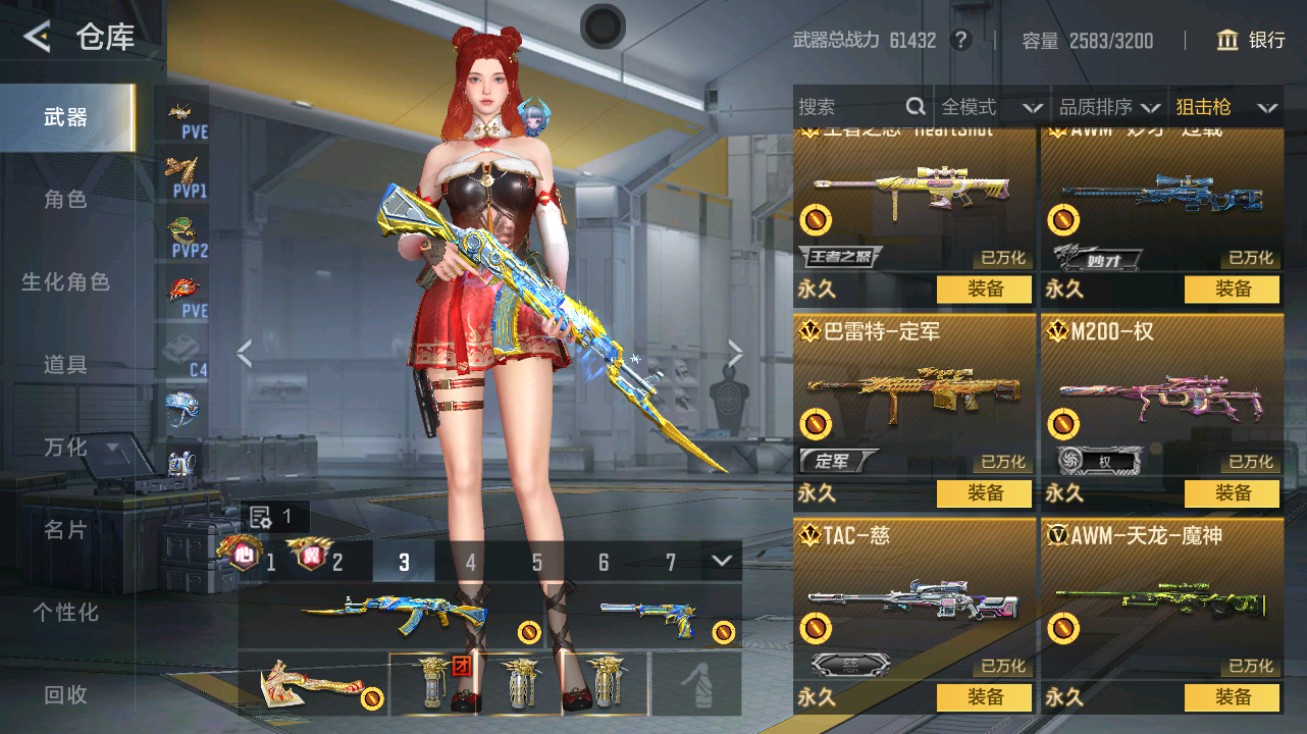Open the preset settings icon above slot numbers
The height and width of the screenshot is (734, 1307).
[x=258, y=517]
